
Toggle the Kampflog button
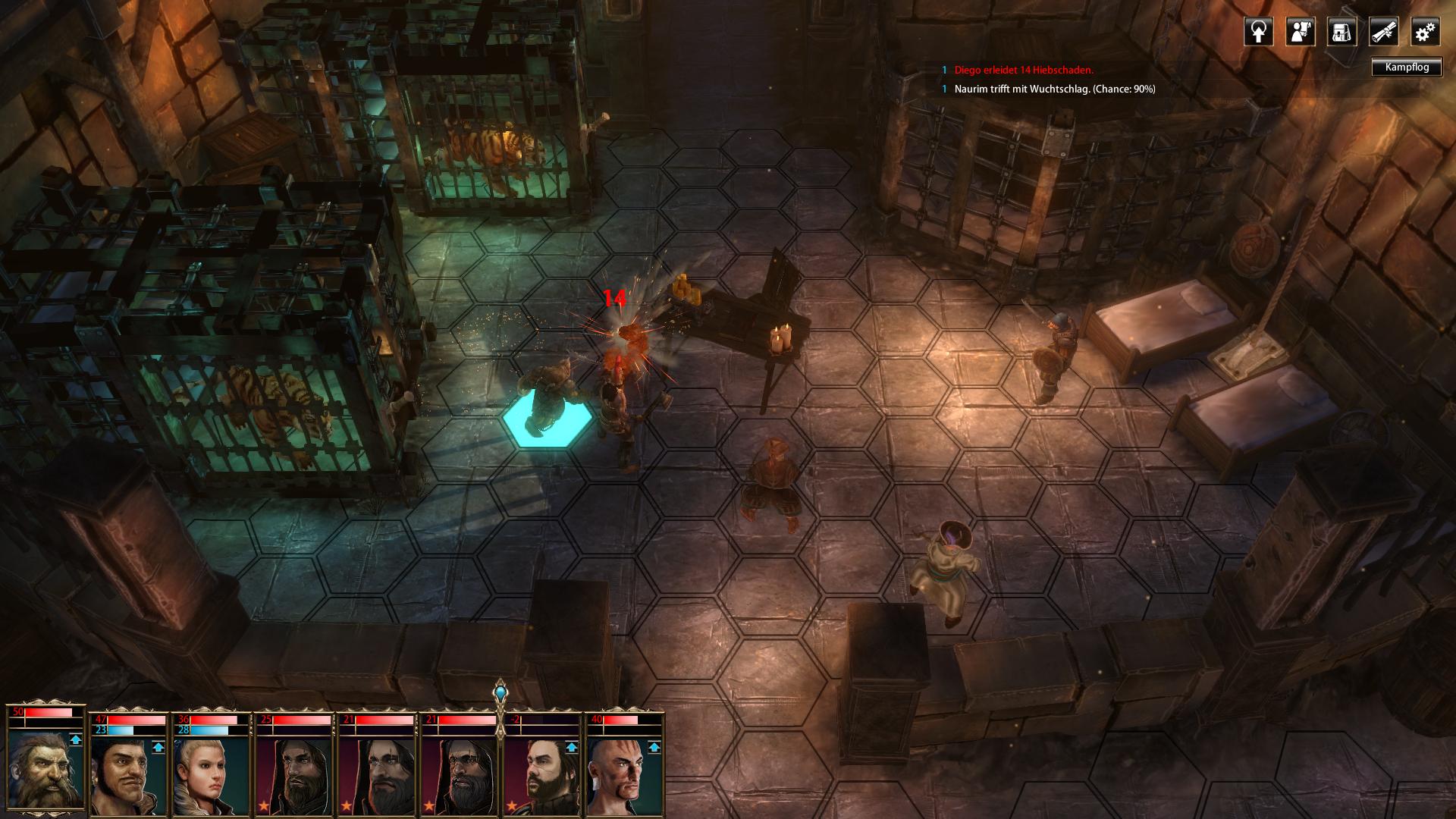point(1406,67)
